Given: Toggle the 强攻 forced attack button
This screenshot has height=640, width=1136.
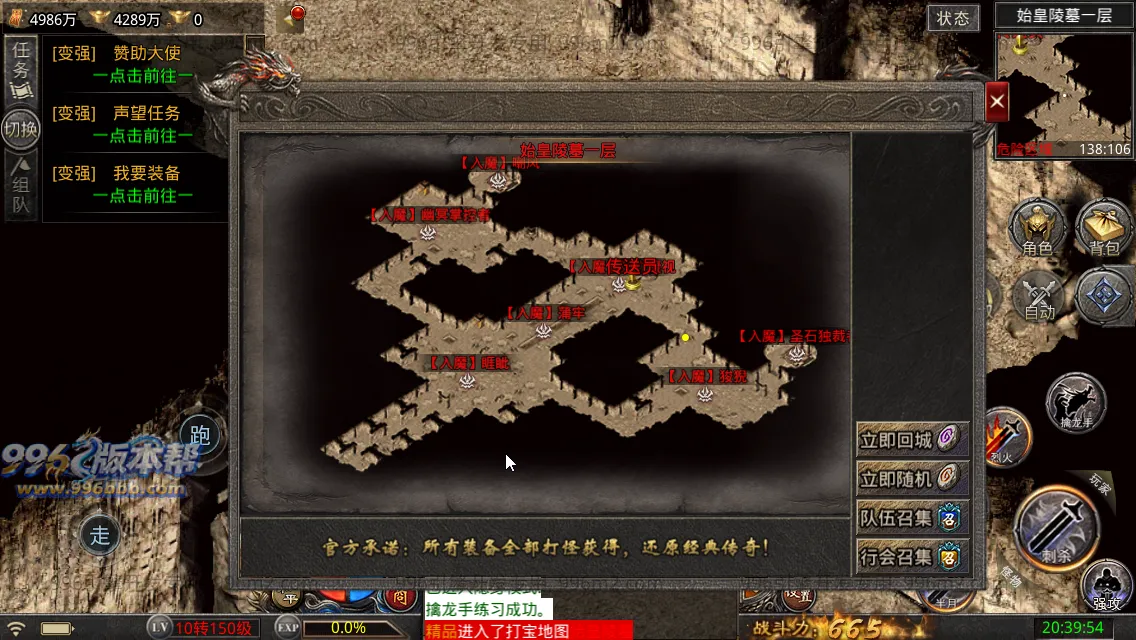Looking at the screenshot, I should tap(1106, 586).
